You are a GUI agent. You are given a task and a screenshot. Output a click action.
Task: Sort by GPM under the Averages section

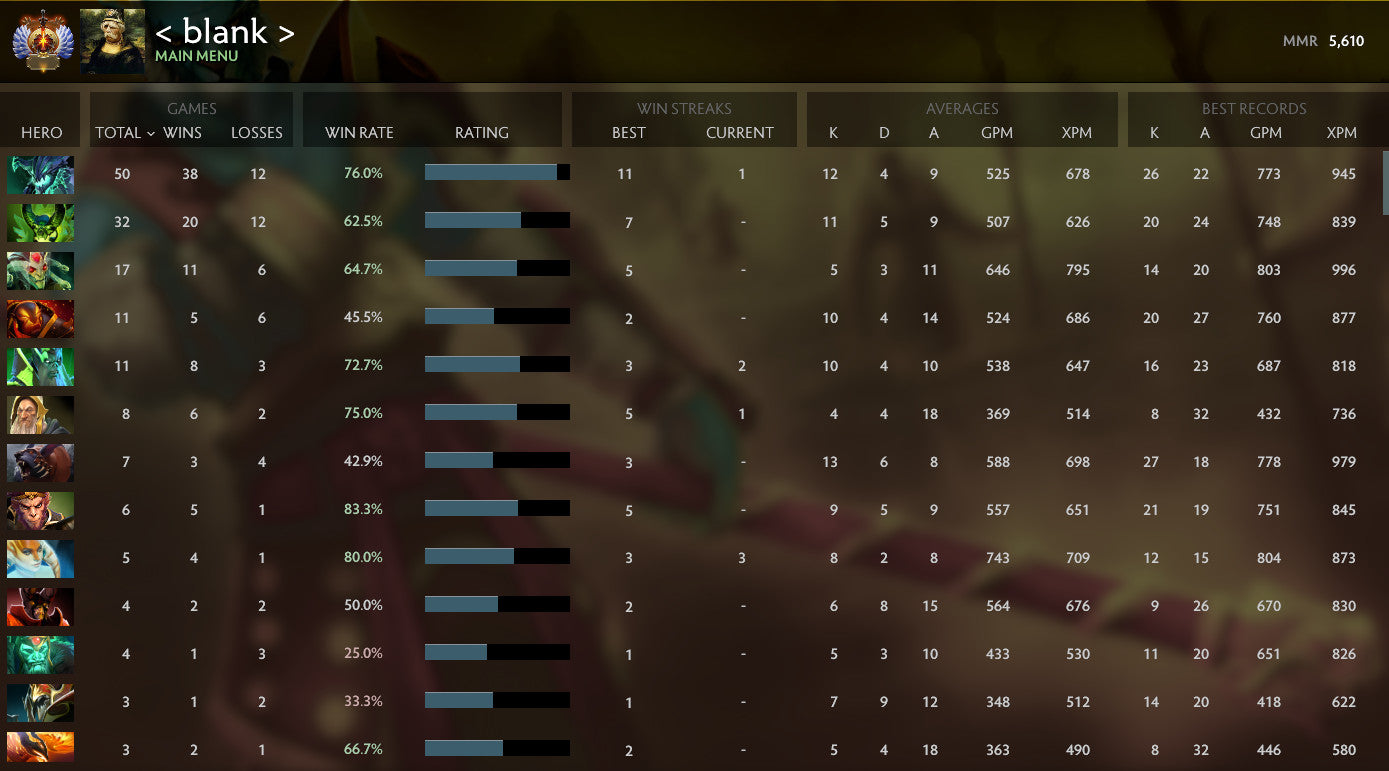997,133
